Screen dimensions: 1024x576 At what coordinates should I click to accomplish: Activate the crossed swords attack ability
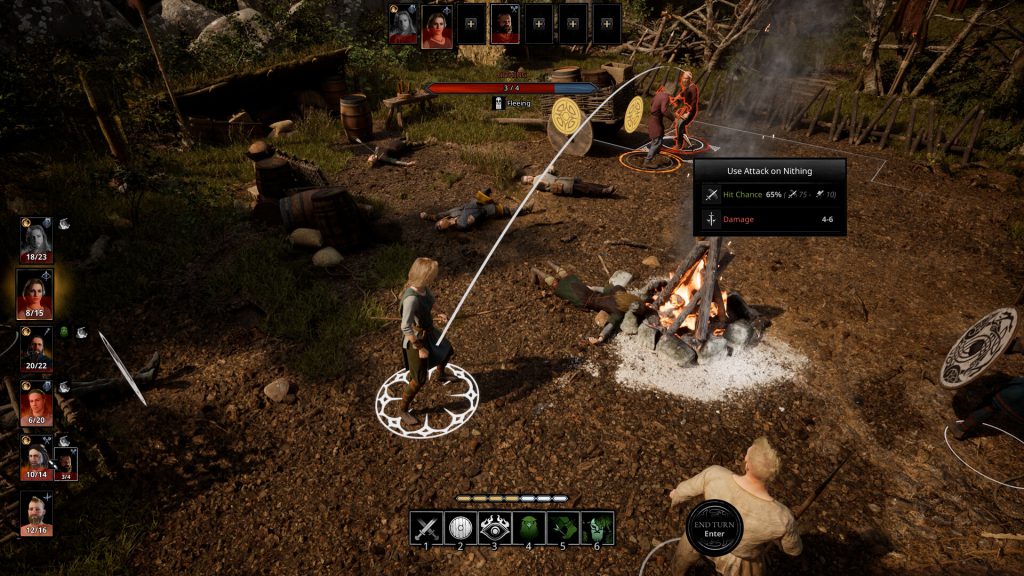coord(427,527)
